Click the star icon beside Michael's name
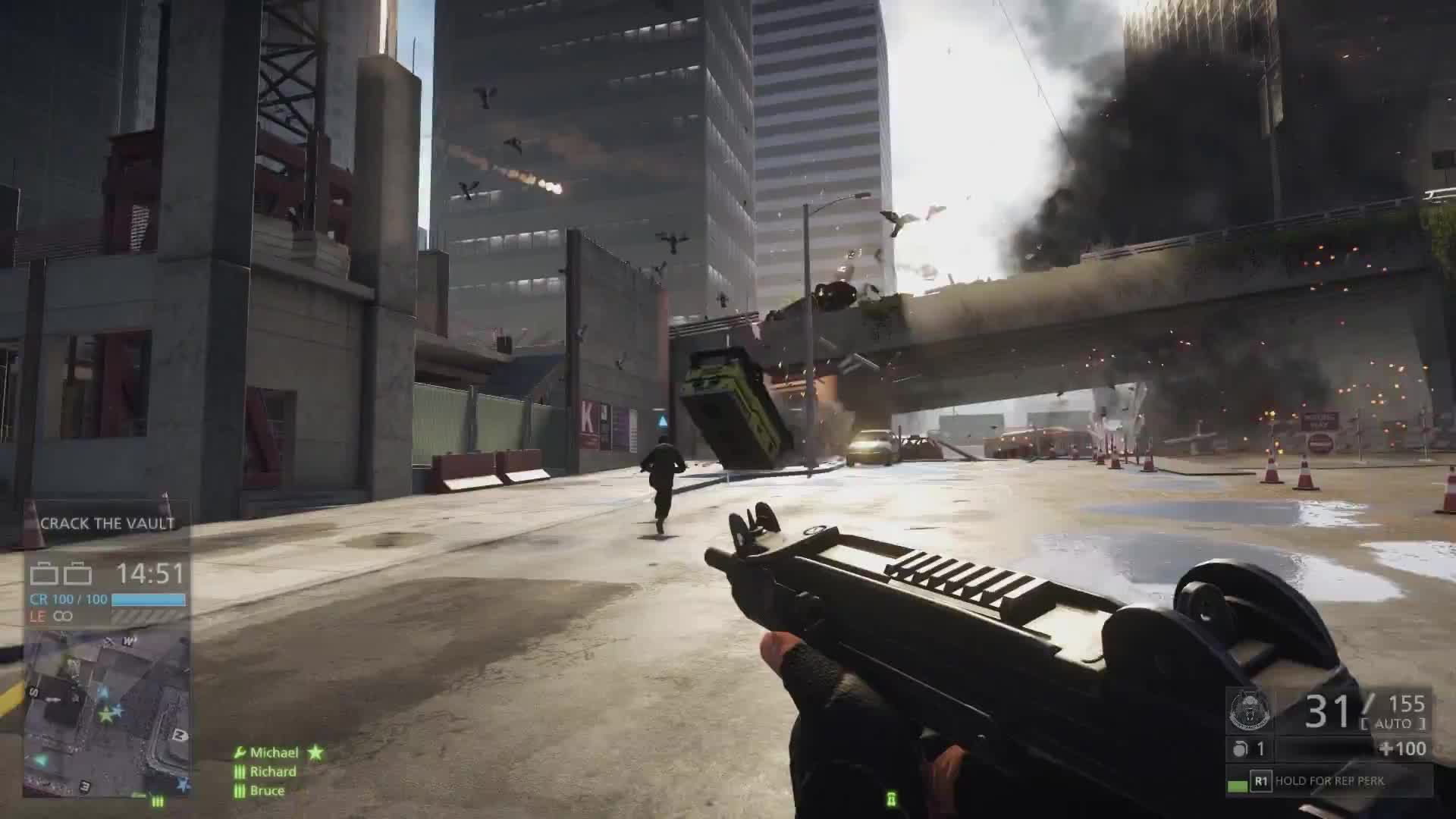This screenshot has height=819, width=1456. click(315, 752)
